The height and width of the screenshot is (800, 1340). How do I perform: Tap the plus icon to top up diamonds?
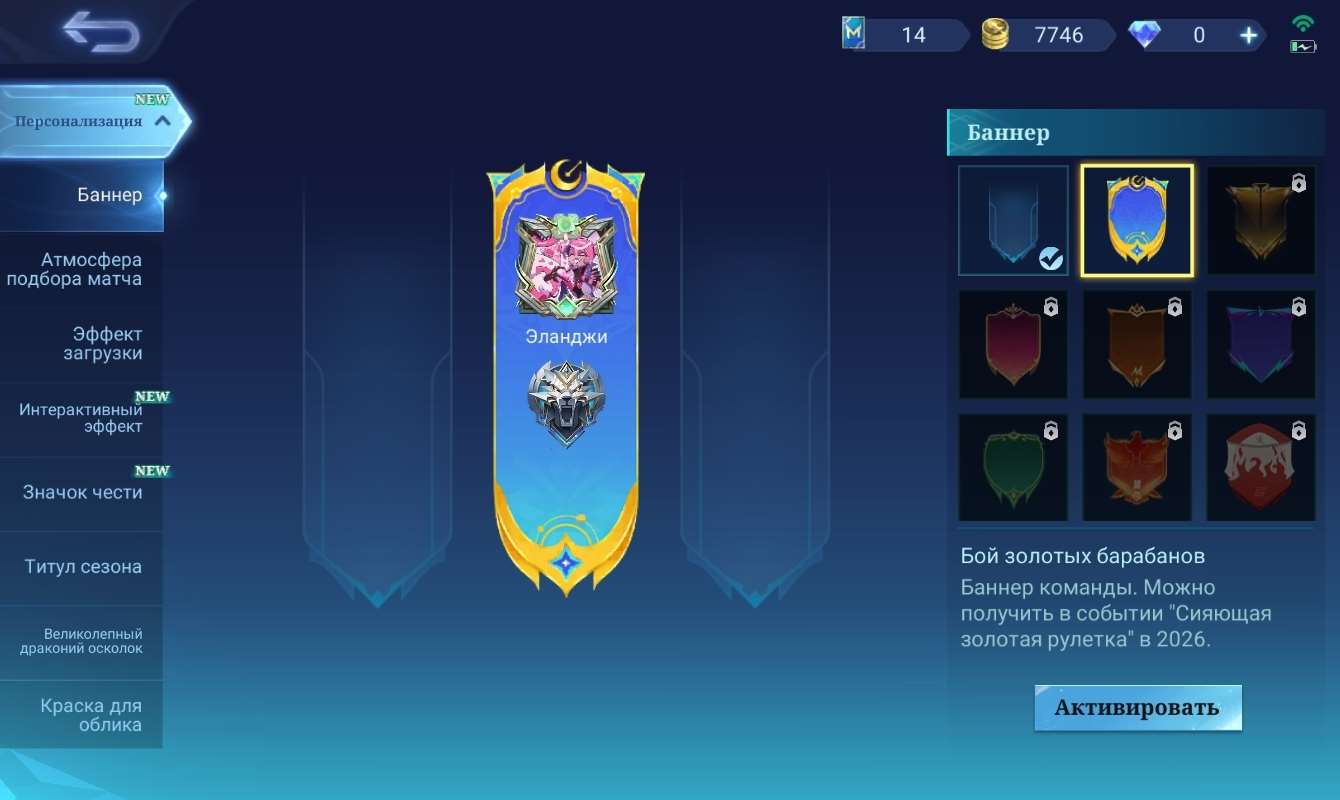pyautogui.click(x=1247, y=34)
